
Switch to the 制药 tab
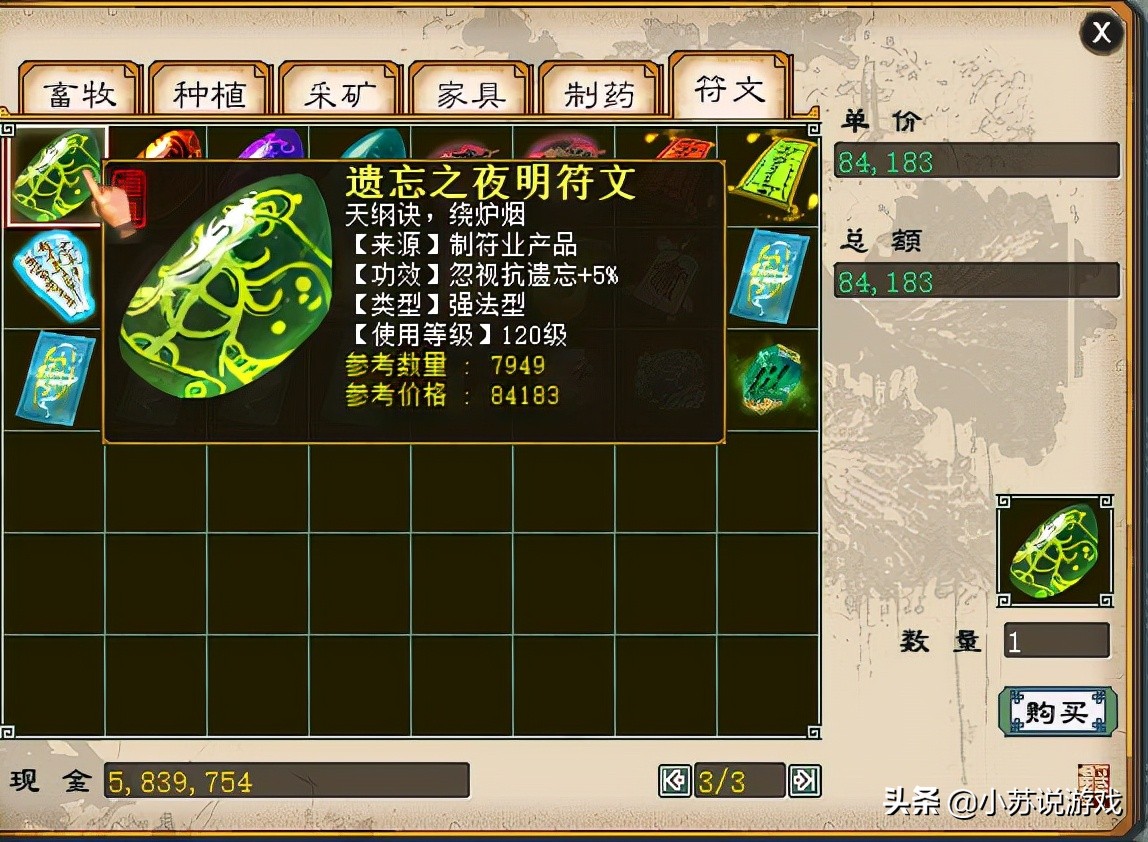600,93
